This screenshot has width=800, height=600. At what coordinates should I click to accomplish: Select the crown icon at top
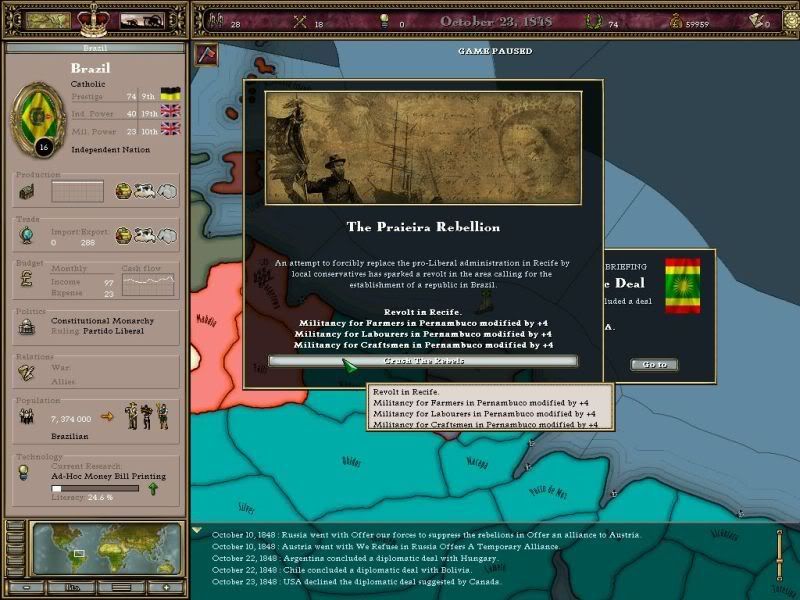pyautogui.click(x=92, y=19)
